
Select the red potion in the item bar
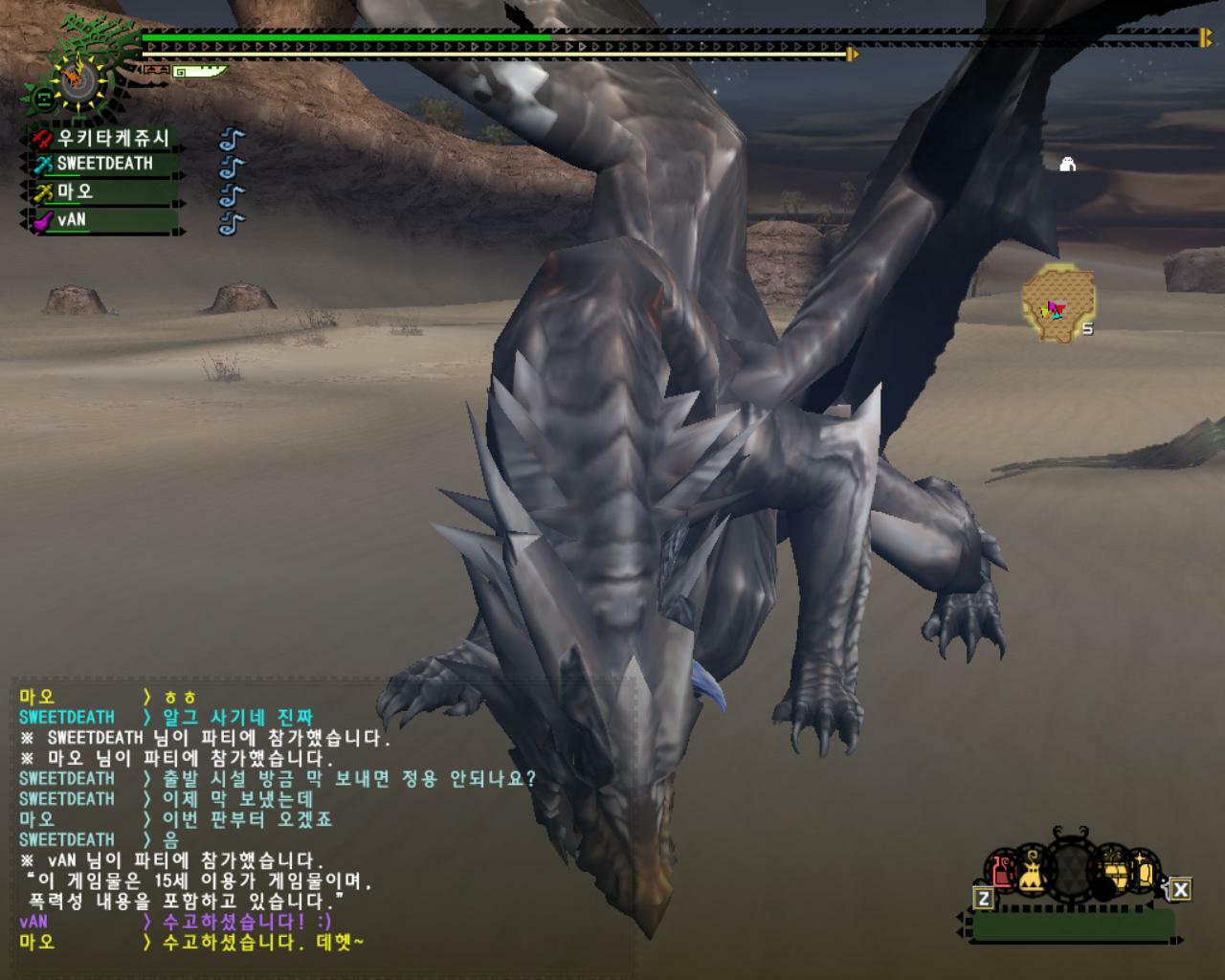pos(1000,870)
